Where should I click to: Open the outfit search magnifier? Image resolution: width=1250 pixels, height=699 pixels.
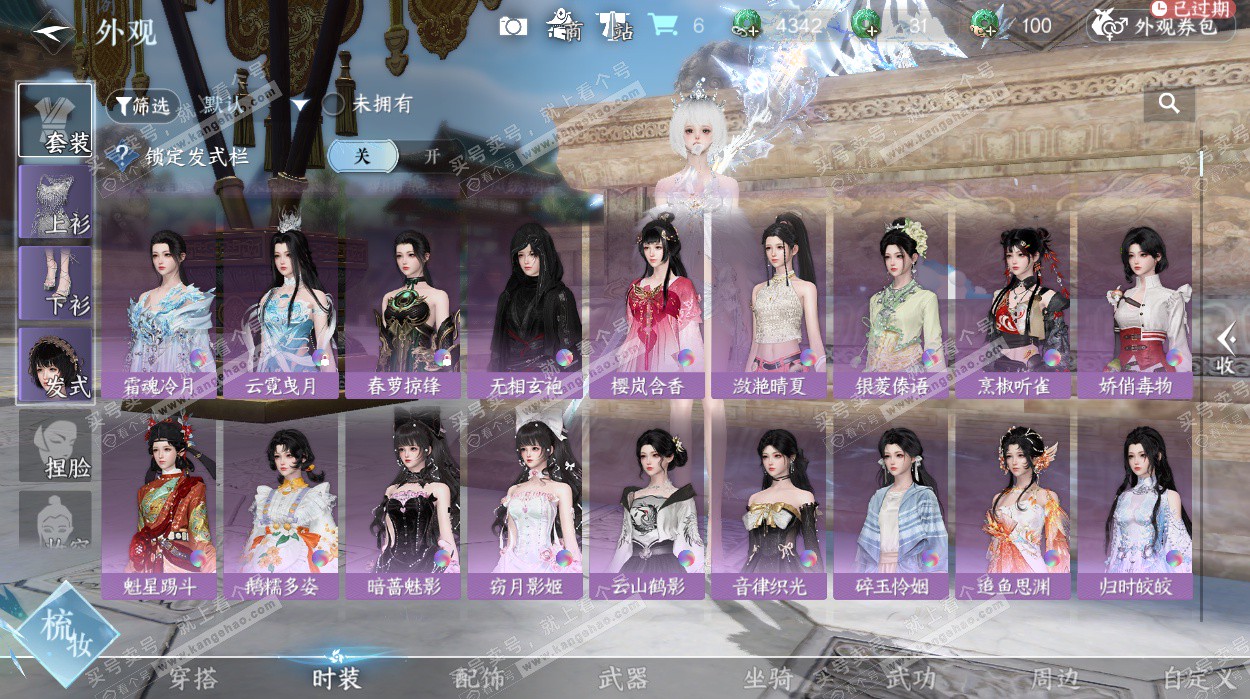(1168, 103)
